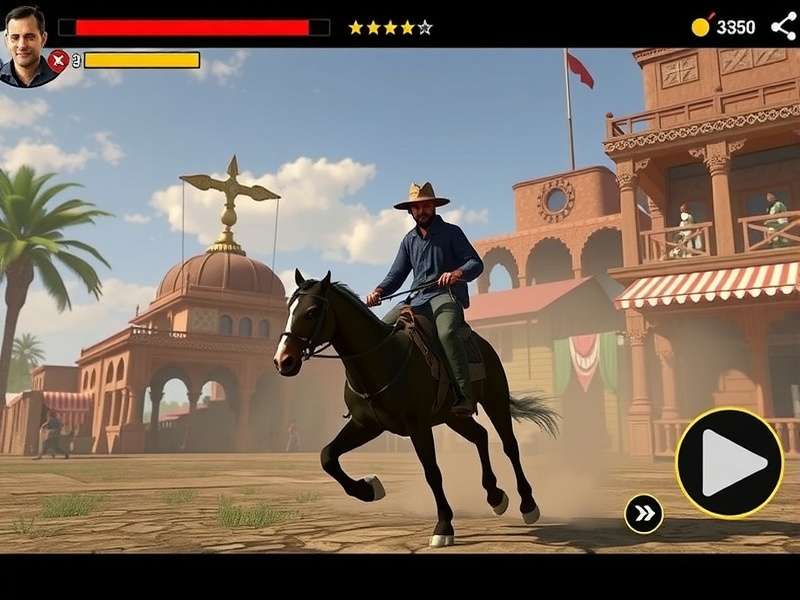Tap the large play arrow button
Image resolution: width=800 pixels, height=600 pixels.
pos(729,462)
